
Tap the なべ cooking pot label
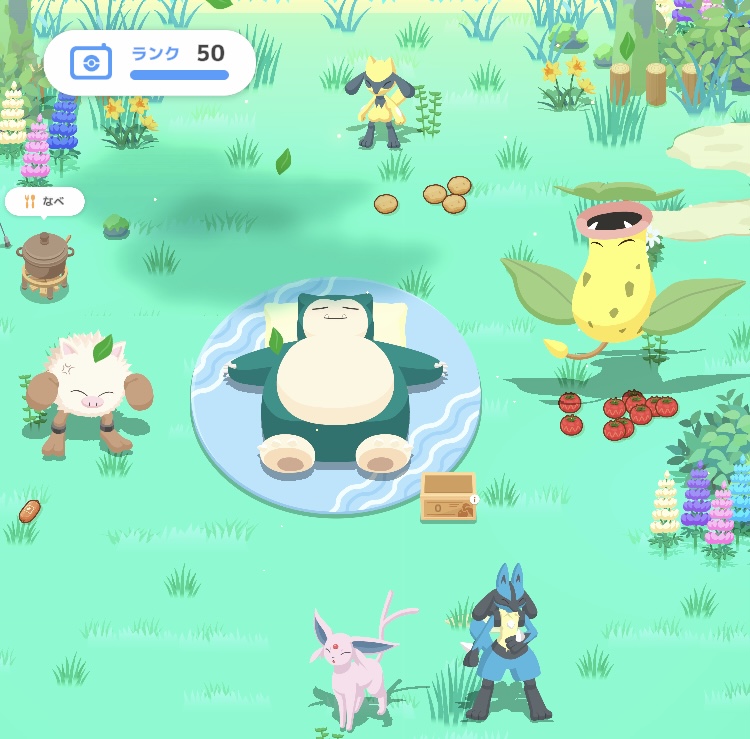[x=45, y=201]
